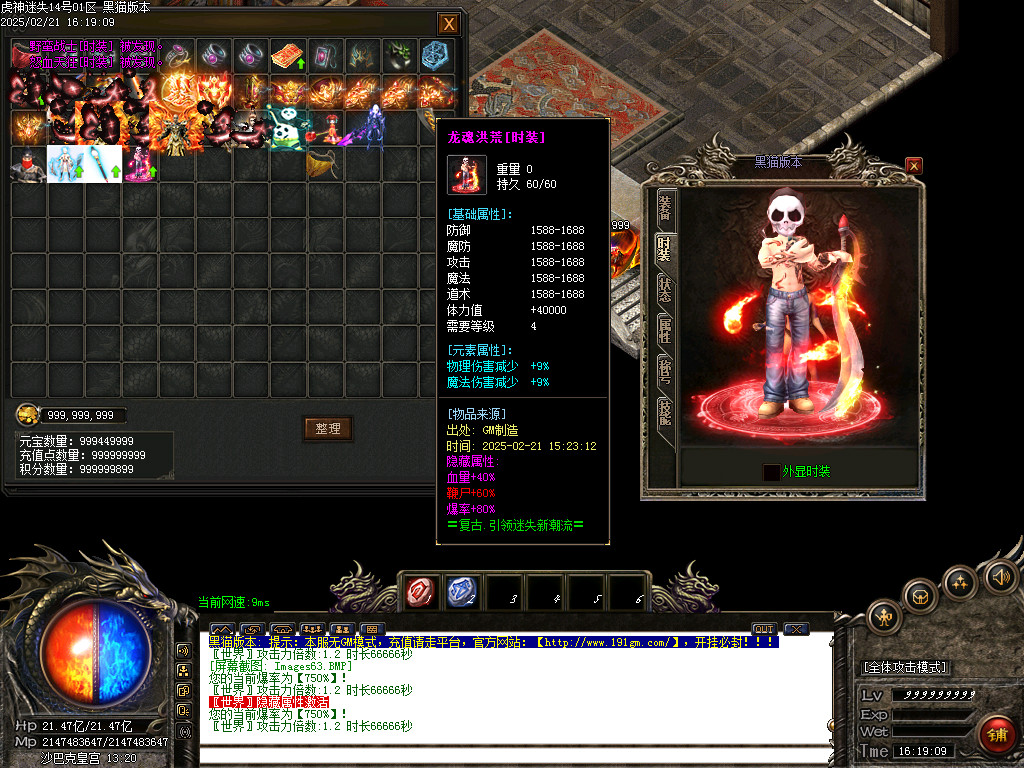The image size is (1024, 768).
Task: Switch to the 装备 equipment tab
Action: point(665,207)
